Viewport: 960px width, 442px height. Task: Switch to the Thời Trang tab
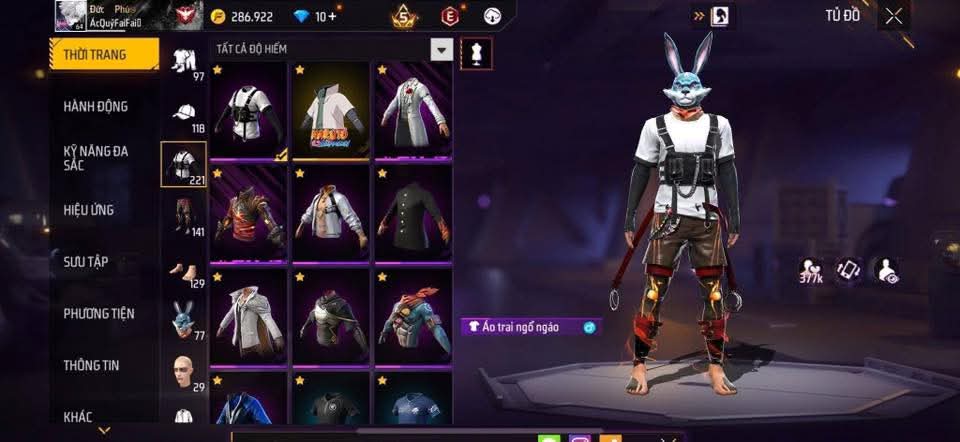[104, 54]
